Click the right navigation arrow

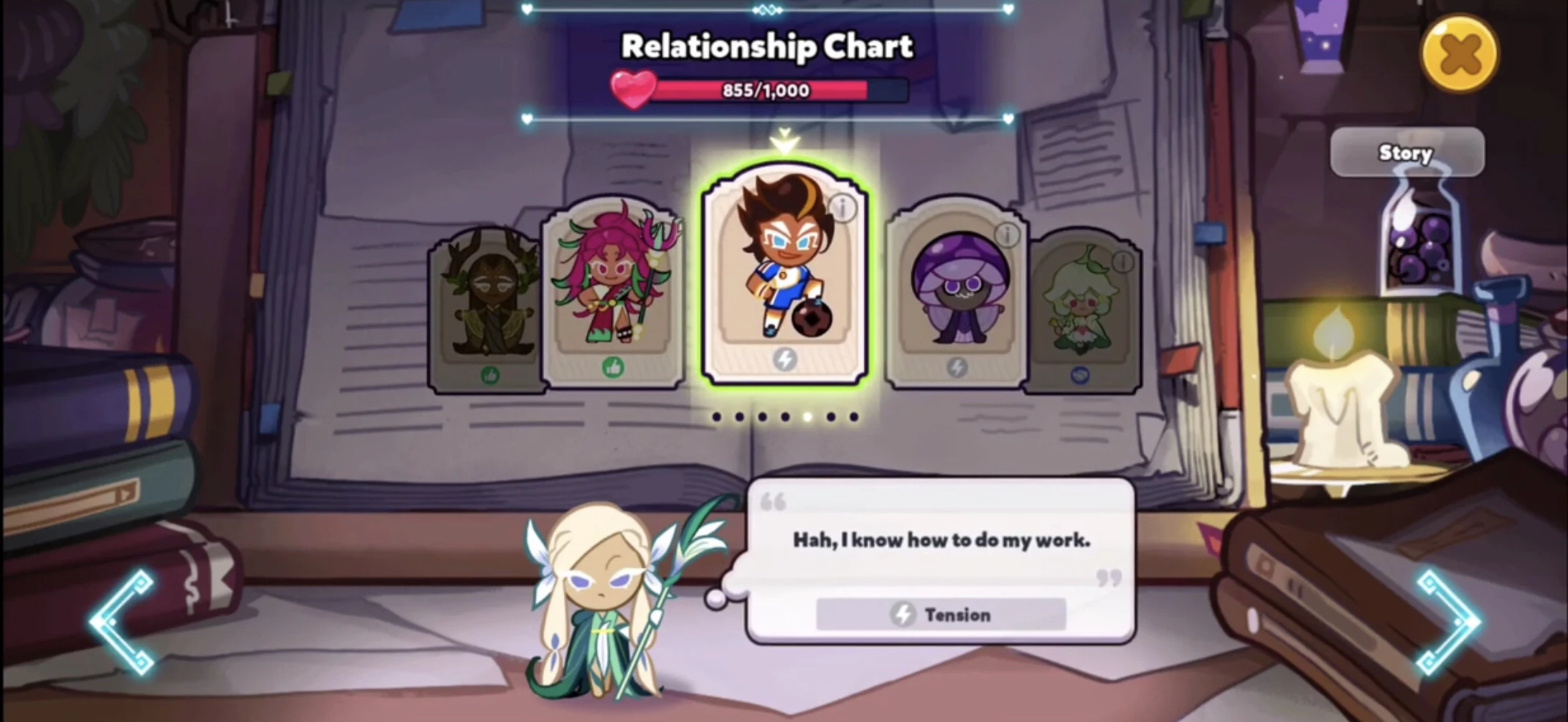click(x=1450, y=620)
